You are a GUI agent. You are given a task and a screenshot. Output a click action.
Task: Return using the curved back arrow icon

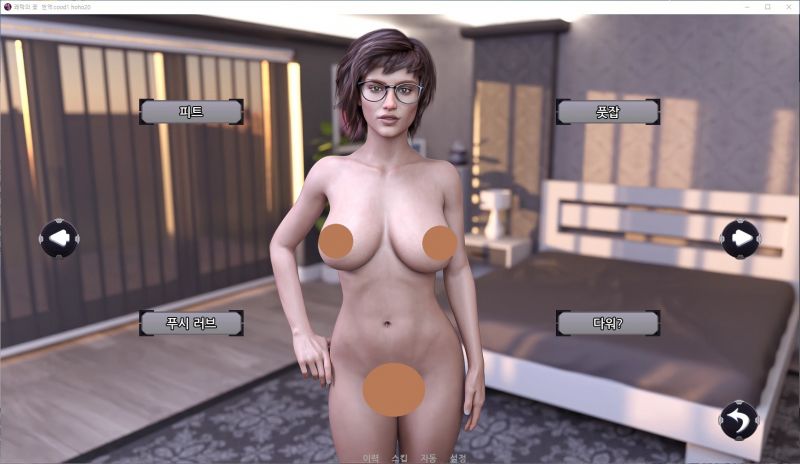point(739,419)
